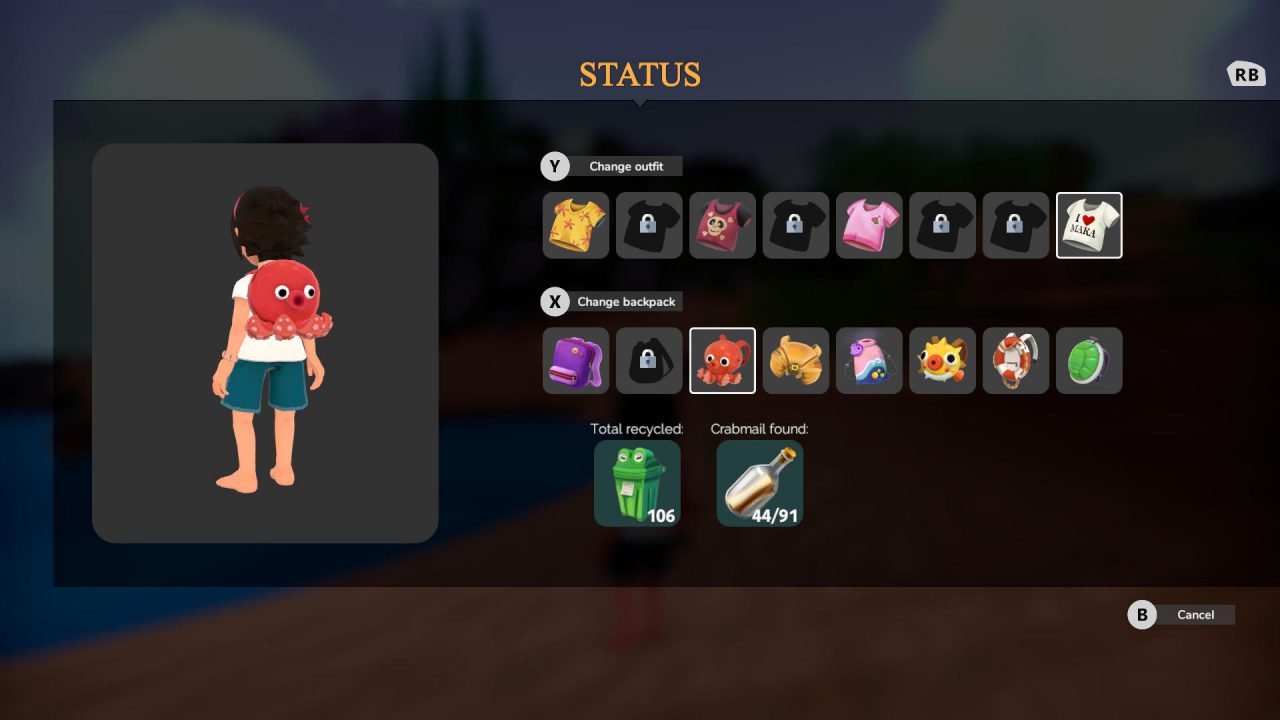The image size is (1280, 720).
Task: Select the white I love Maka shirt
Action: pos(1089,225)
